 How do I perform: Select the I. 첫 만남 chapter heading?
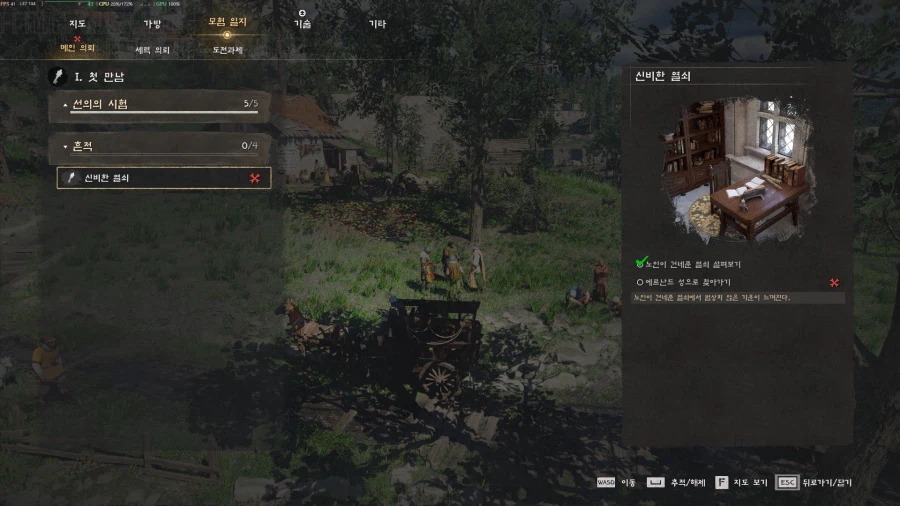click(98, 76)
